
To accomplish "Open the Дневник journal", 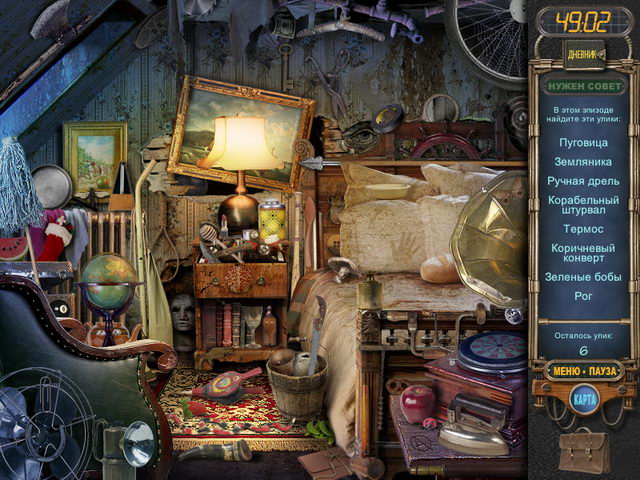I will pyautogui.click(x=583, y=54).
